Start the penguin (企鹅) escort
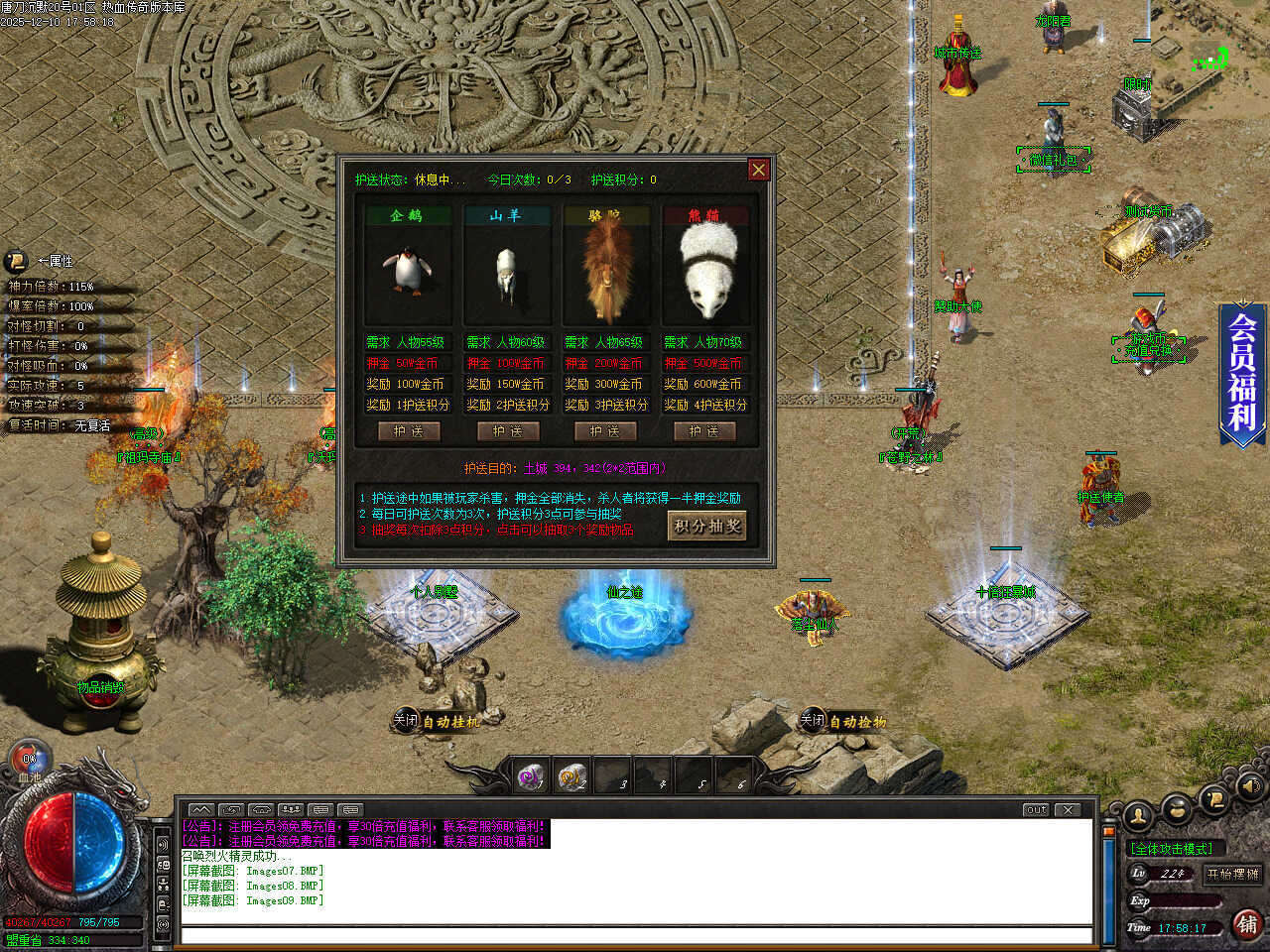 408,431
